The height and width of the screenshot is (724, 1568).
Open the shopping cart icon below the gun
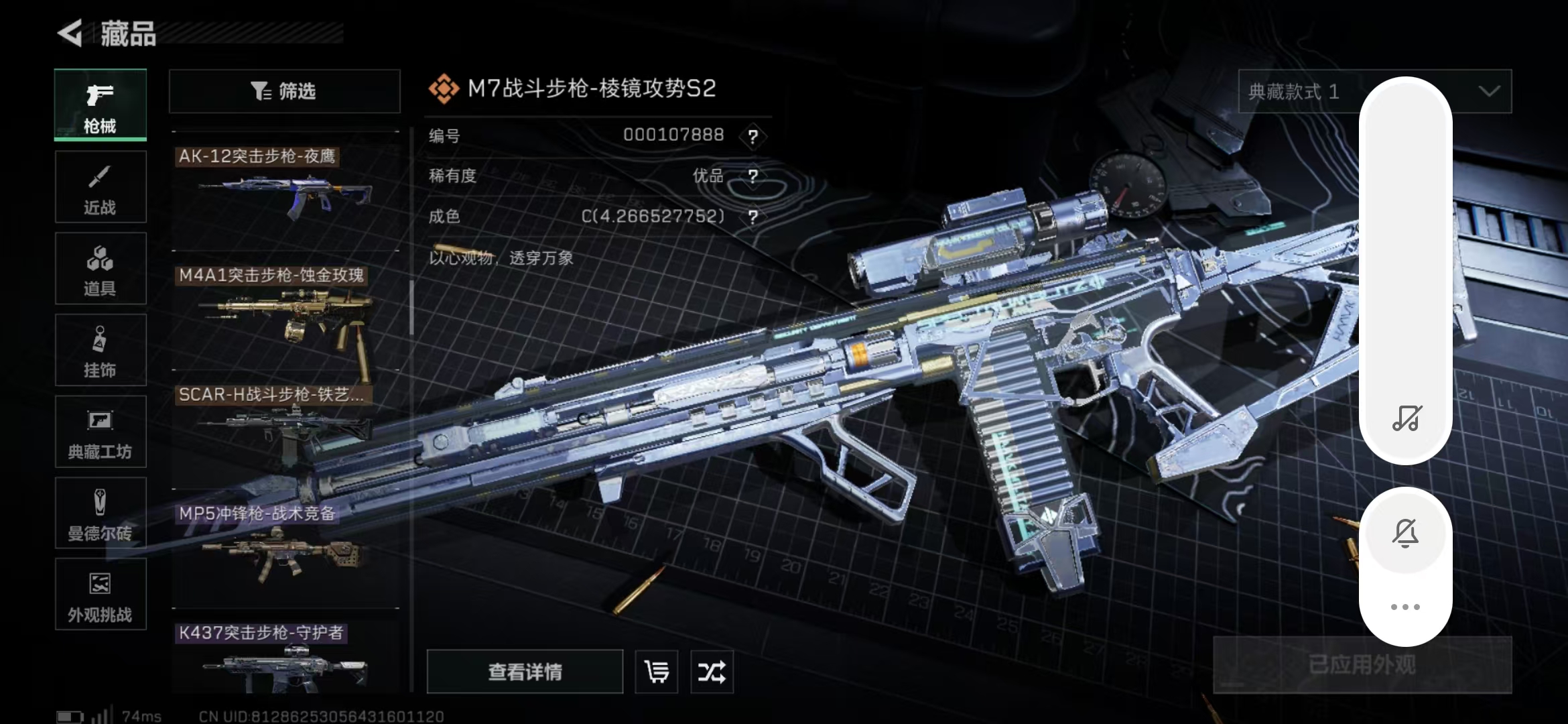point(656,672)
